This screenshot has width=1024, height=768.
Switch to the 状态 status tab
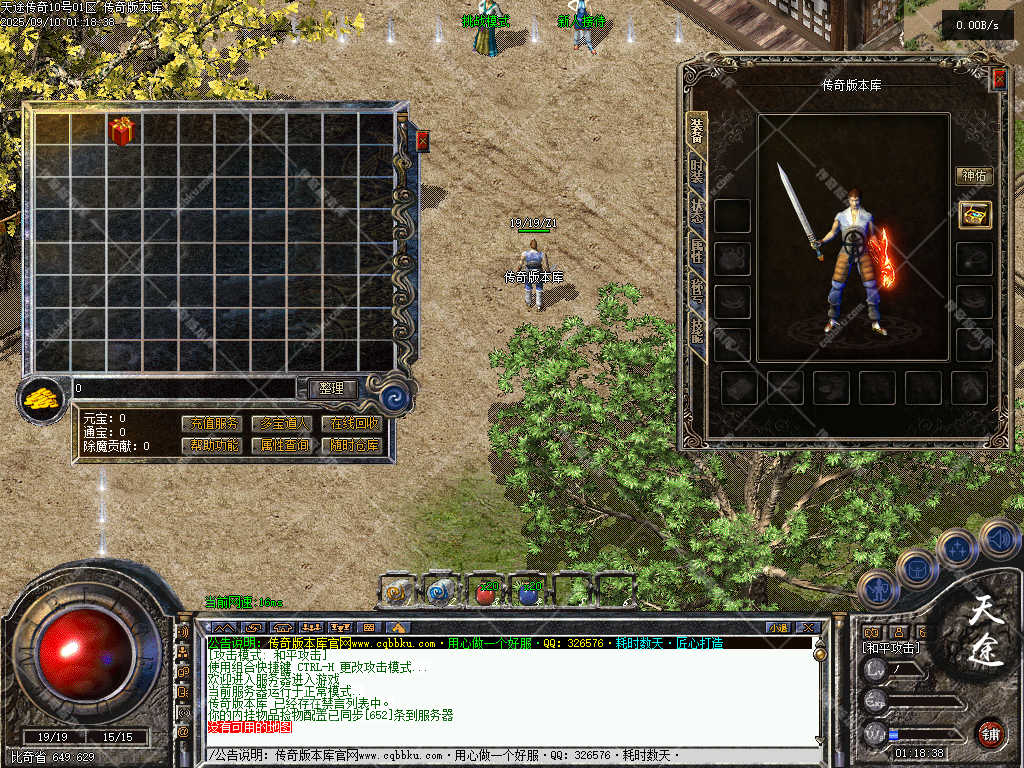click(x=697, y=210)
